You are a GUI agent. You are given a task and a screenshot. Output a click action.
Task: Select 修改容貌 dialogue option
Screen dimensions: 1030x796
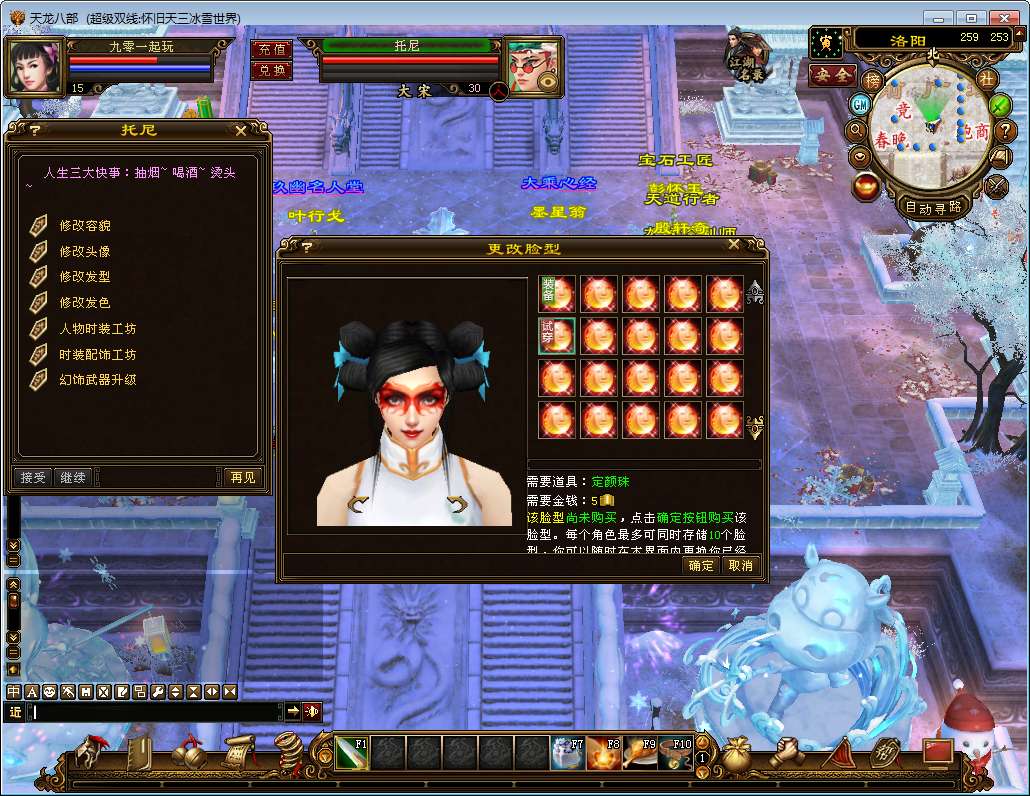pos(85,225)
